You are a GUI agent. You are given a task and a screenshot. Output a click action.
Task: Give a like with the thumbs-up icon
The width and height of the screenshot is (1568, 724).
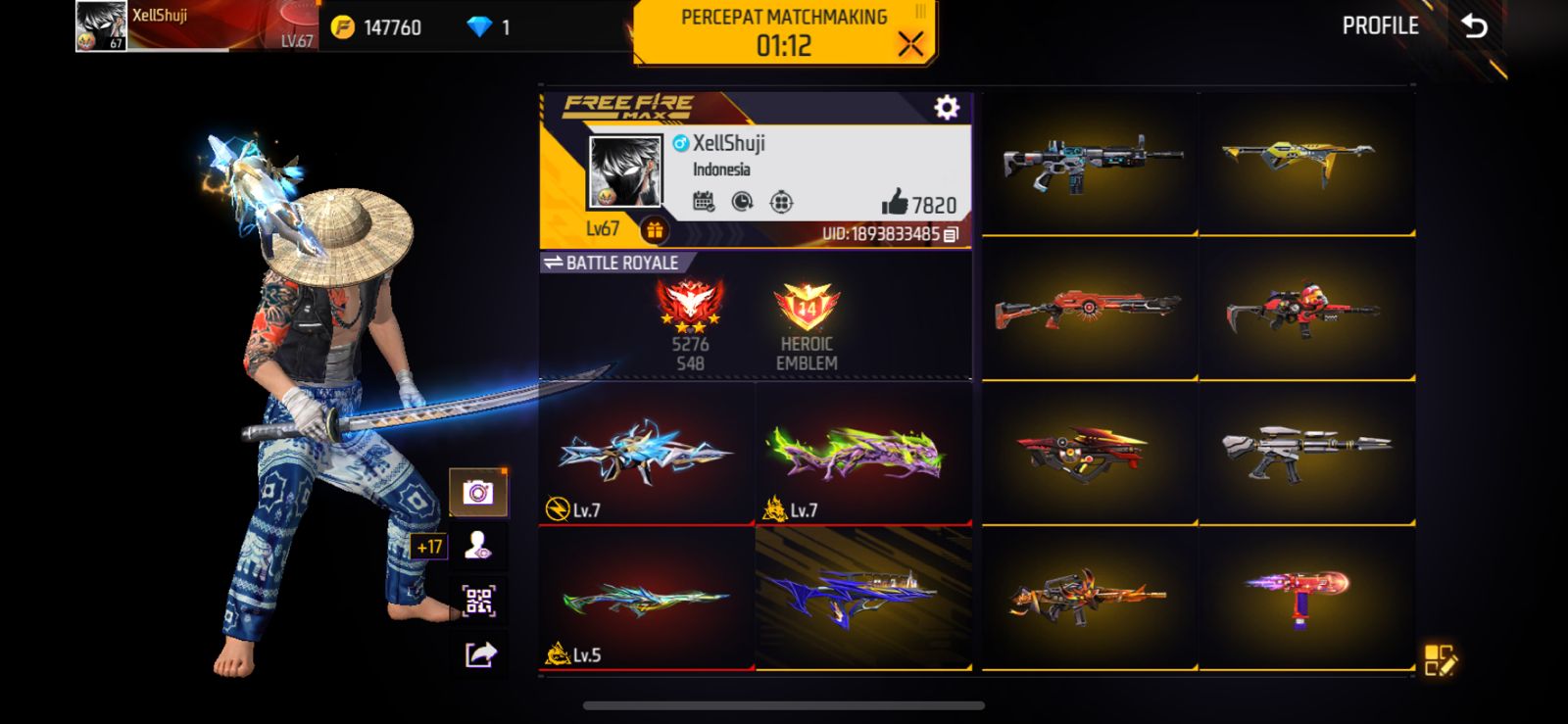point(895,203)
